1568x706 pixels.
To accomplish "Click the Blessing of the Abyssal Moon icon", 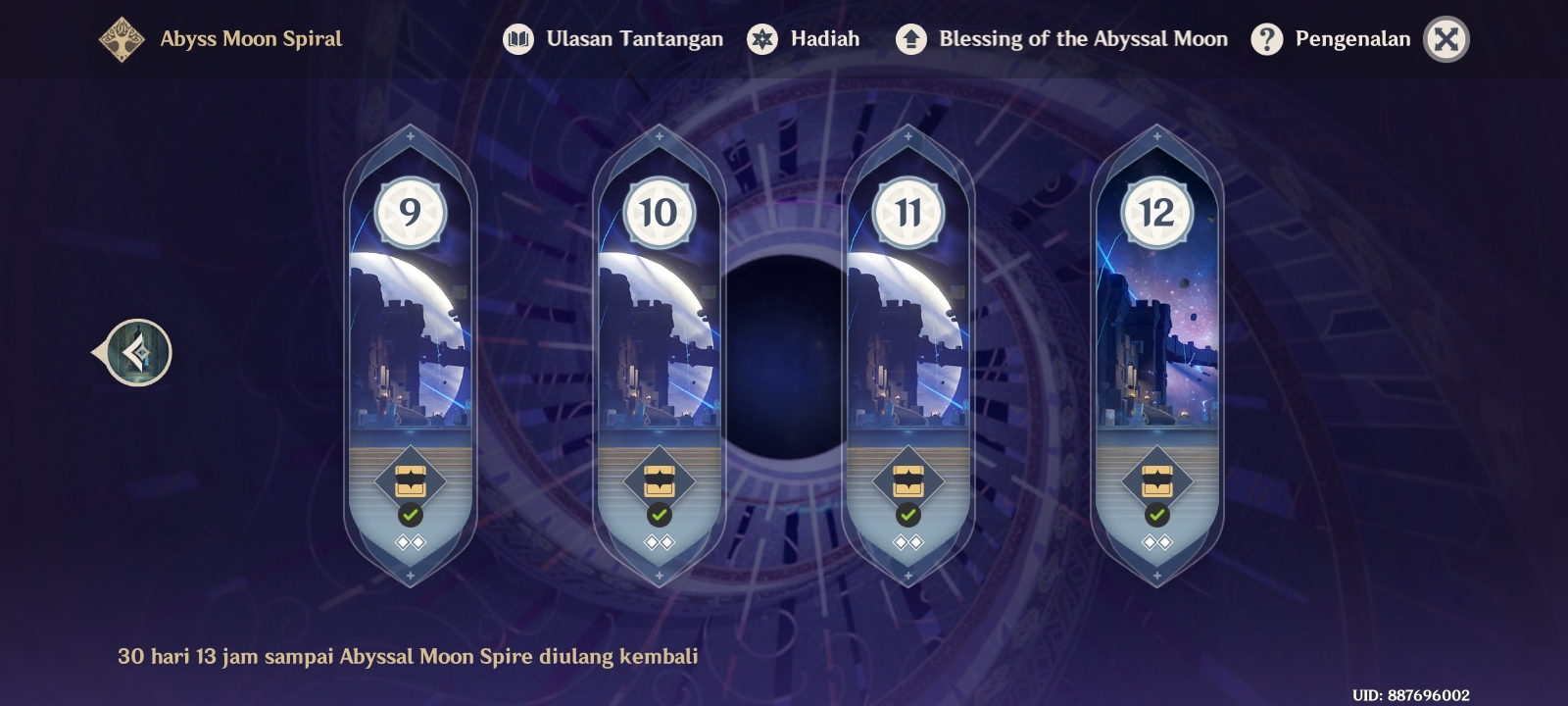I will click(x=909, y=39).
